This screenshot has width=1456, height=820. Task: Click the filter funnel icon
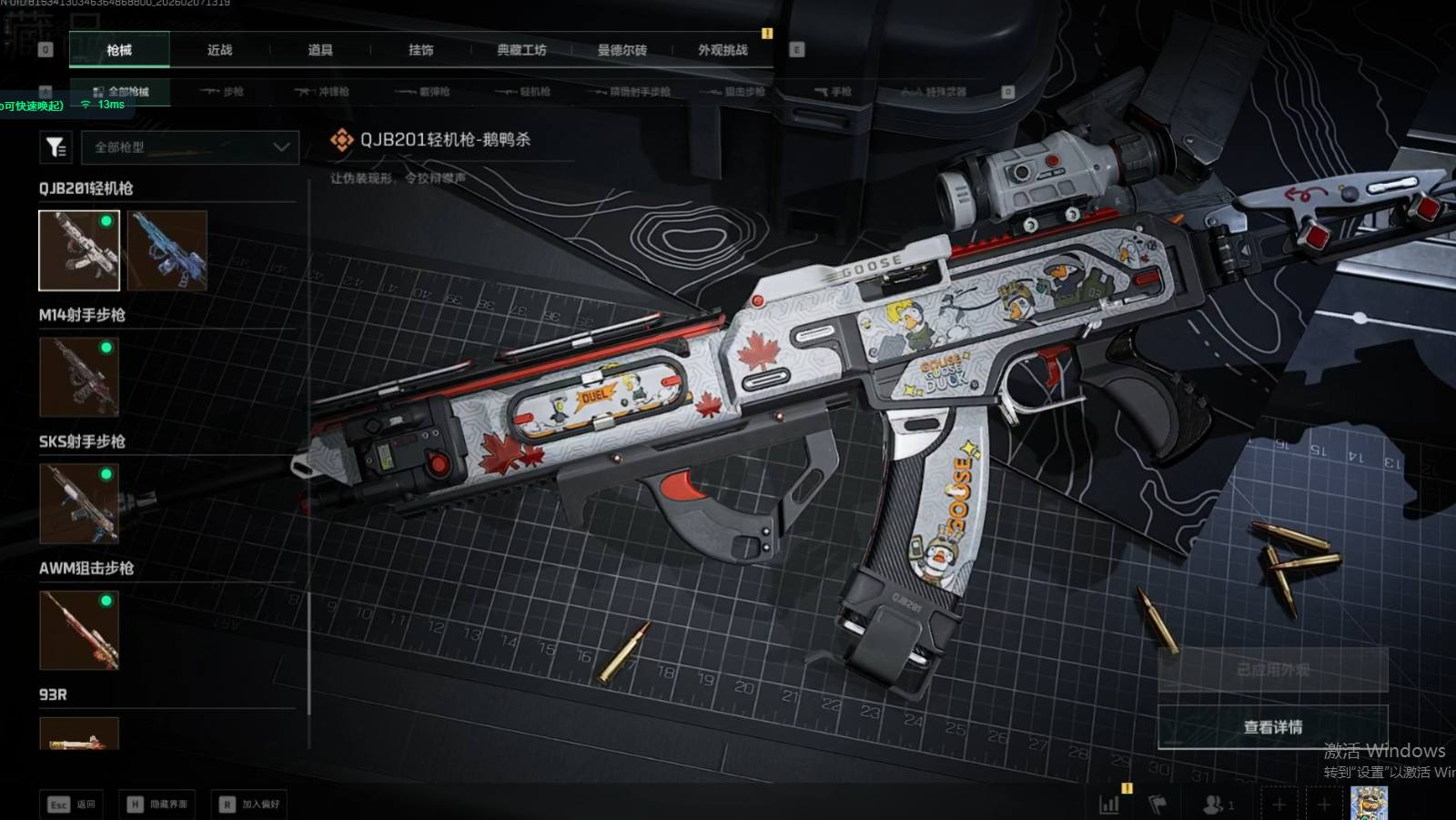click(56, 147)
